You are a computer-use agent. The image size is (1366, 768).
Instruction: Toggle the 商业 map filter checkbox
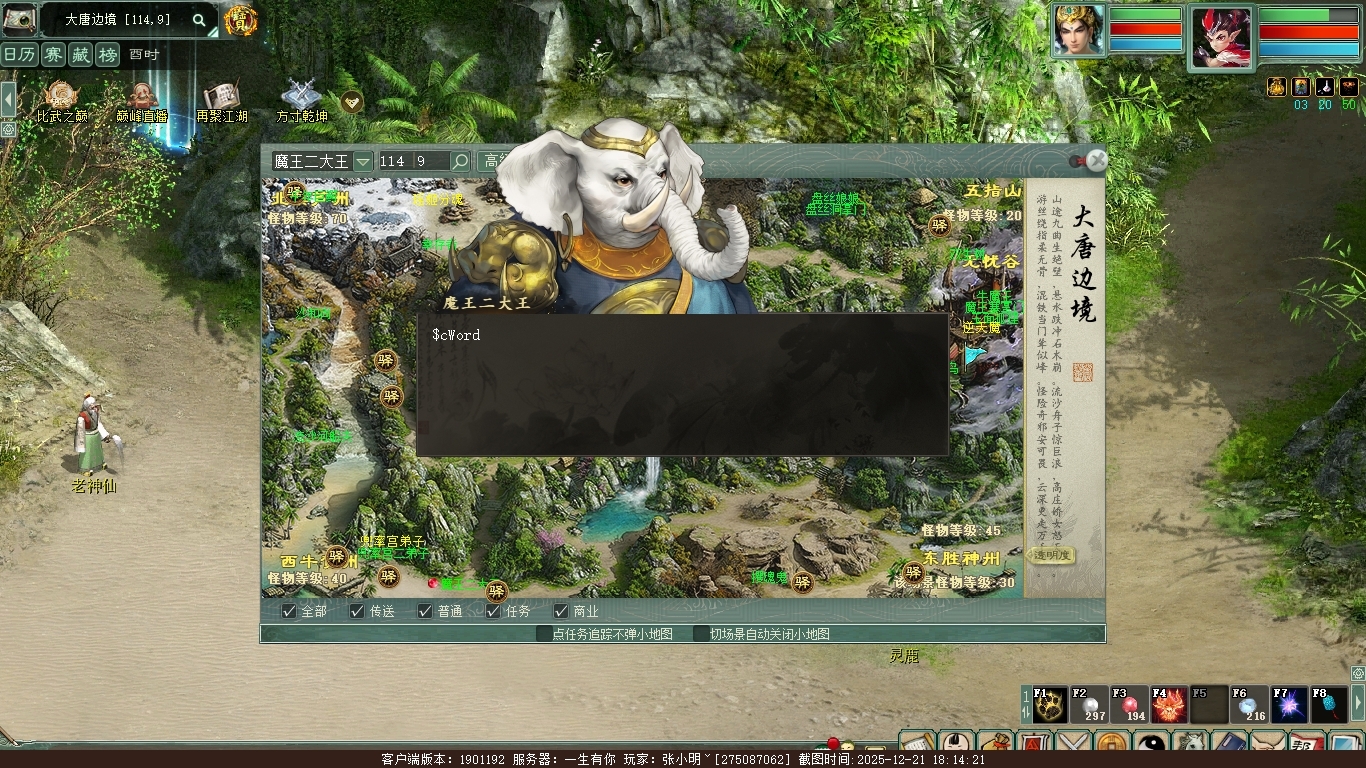pyautogui.click(x=561, y=611)
